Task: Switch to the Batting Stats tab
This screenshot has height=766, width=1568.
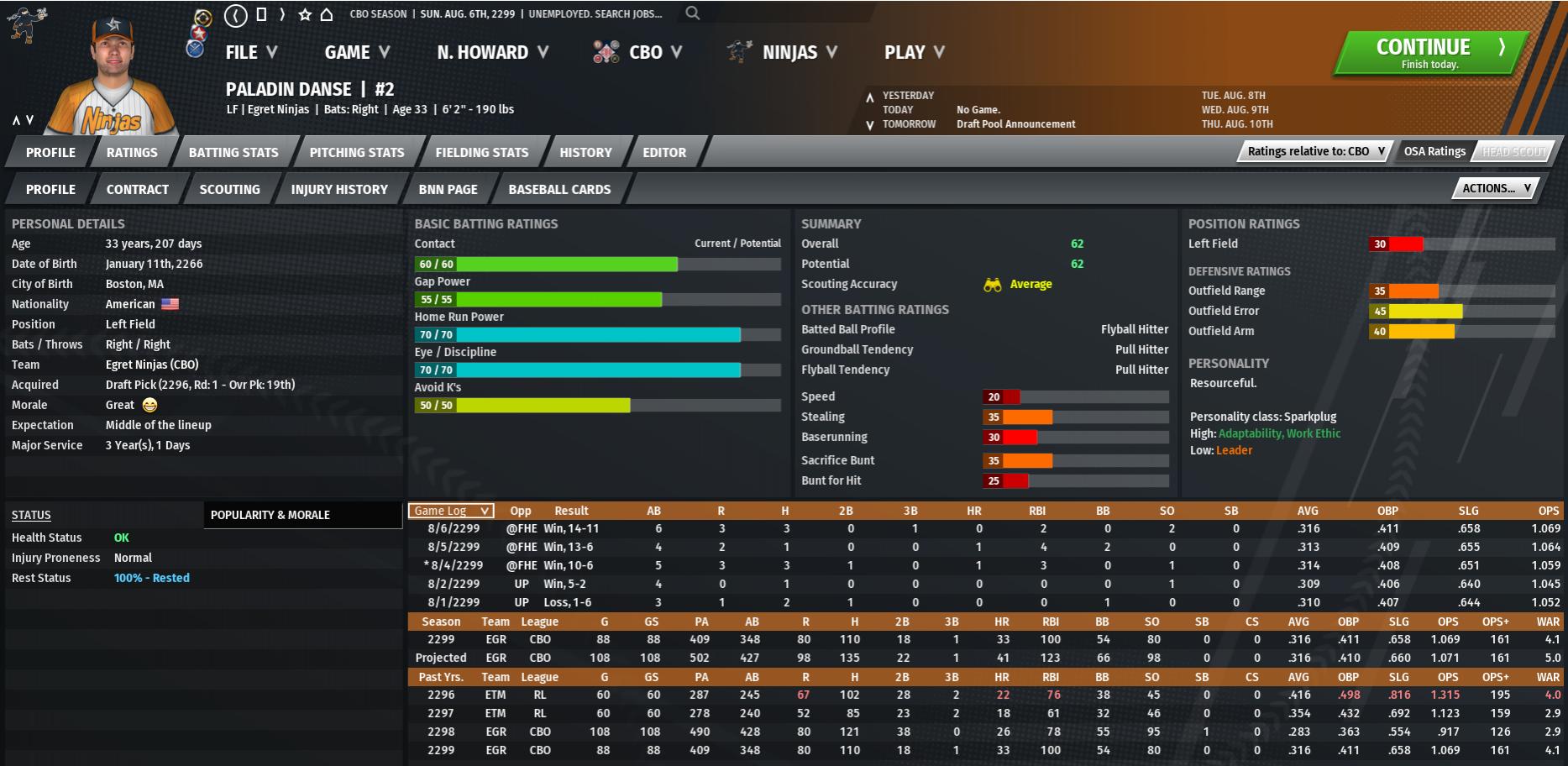Action: point(233,152)
